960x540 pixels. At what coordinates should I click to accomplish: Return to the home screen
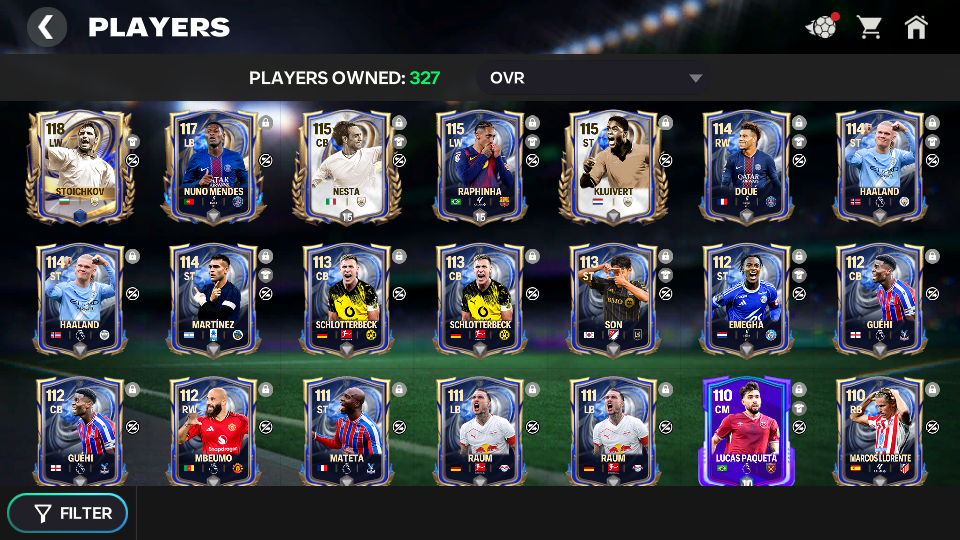[916, 27]
